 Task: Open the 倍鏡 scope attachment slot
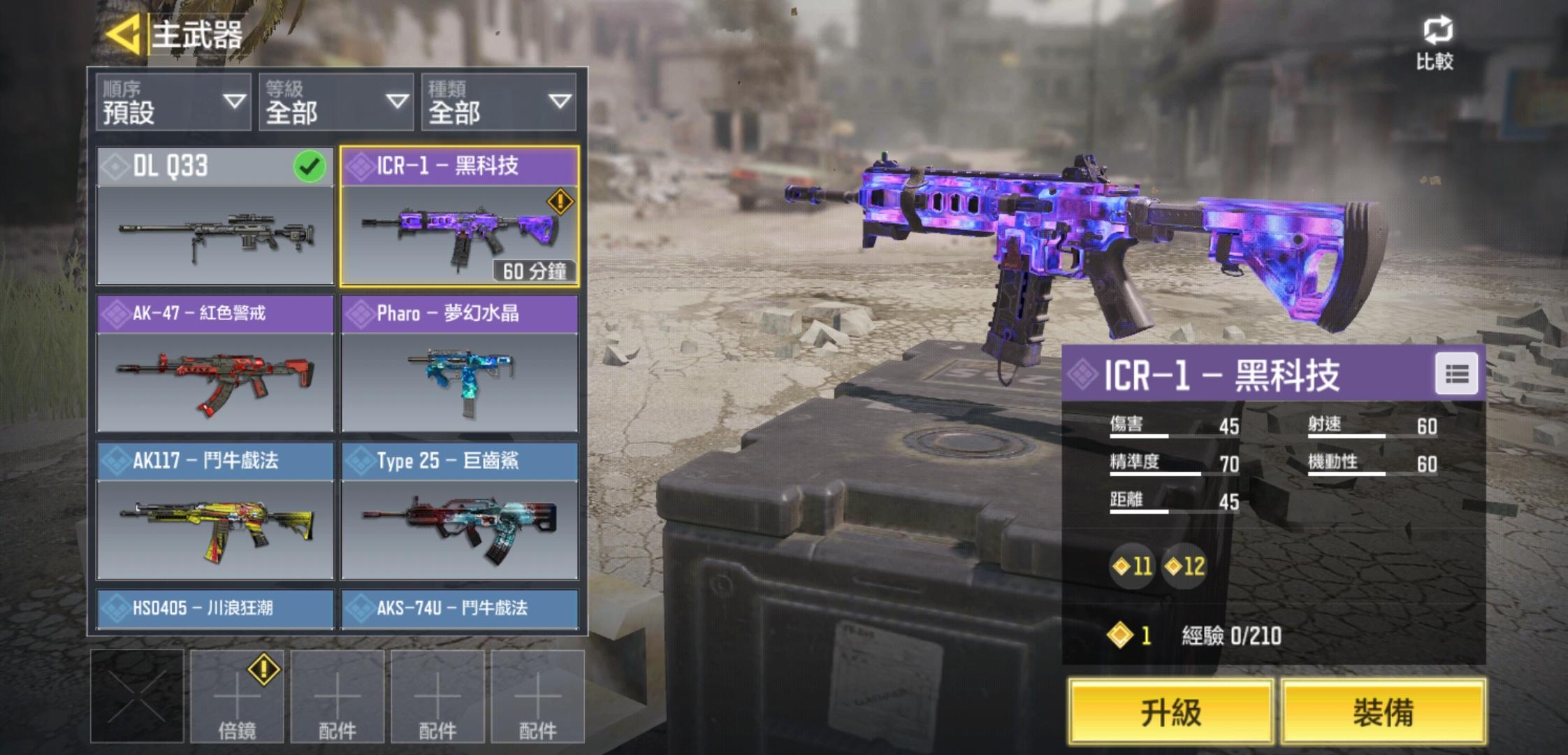(237, 696)
